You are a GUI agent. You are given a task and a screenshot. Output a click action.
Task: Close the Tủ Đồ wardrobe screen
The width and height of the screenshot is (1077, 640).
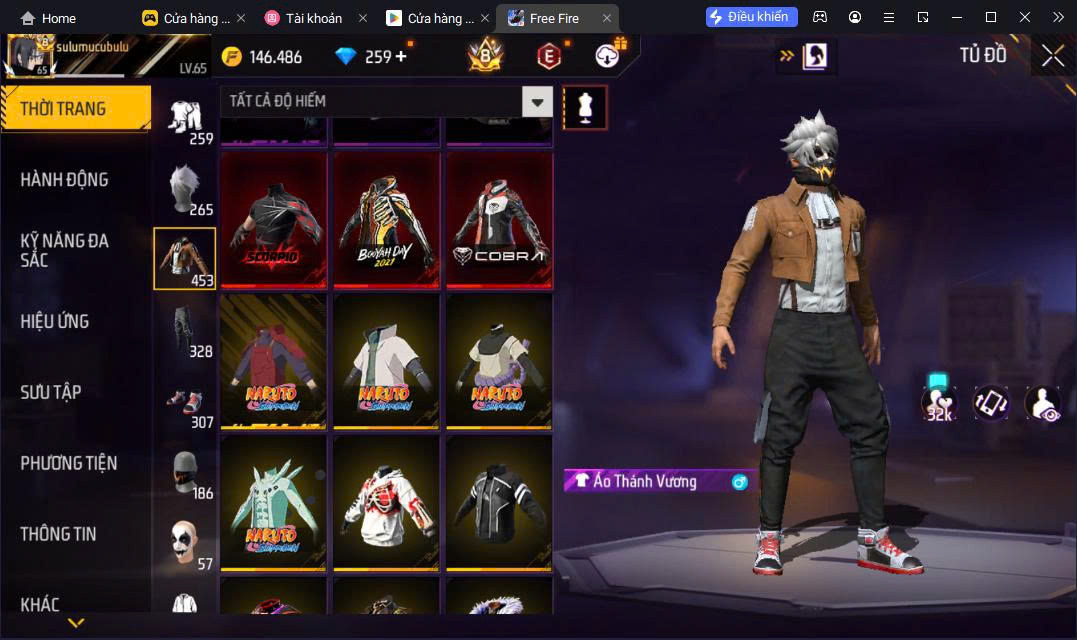[1053, 56]
